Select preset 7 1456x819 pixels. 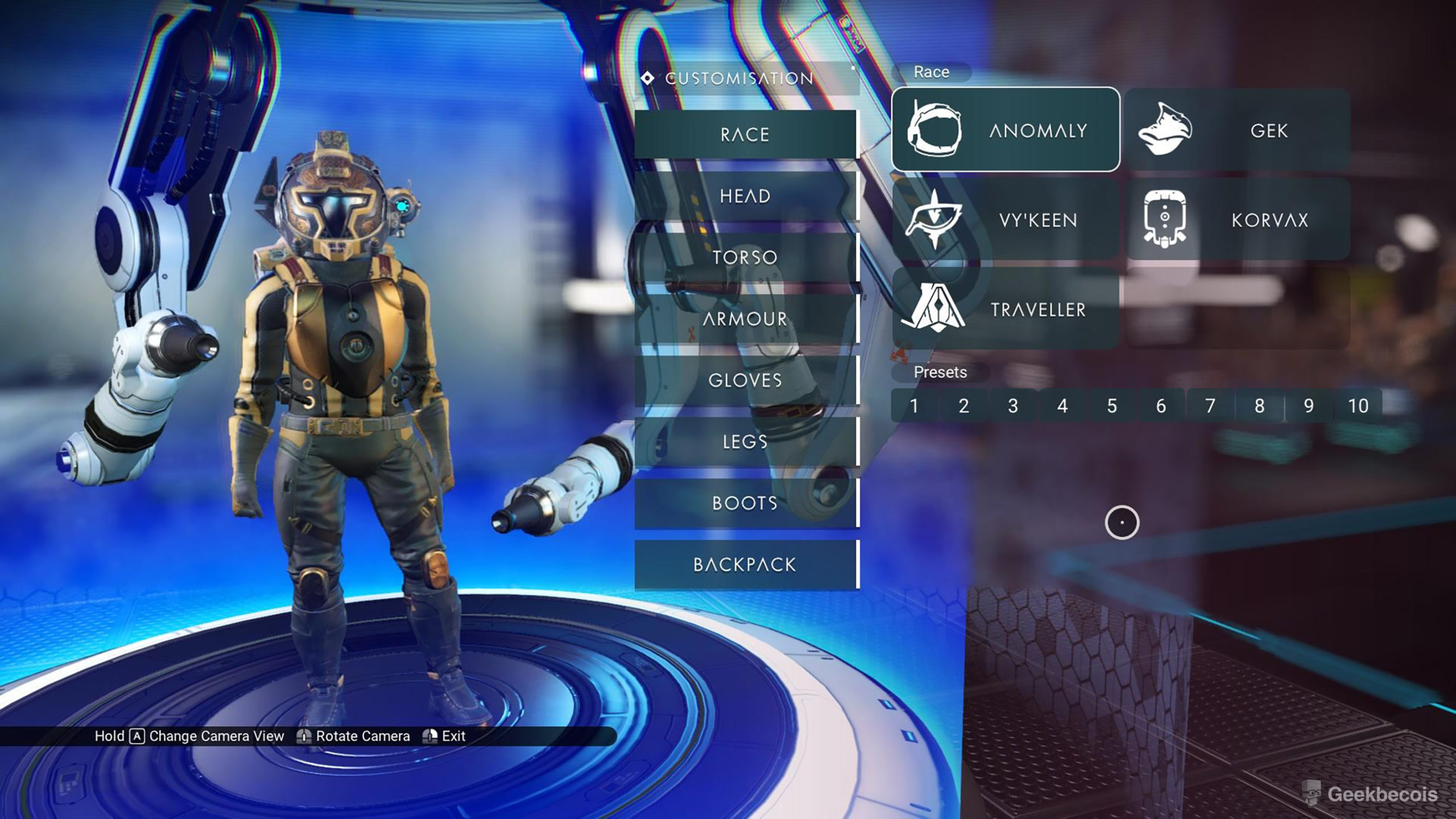coord(1210,406)
